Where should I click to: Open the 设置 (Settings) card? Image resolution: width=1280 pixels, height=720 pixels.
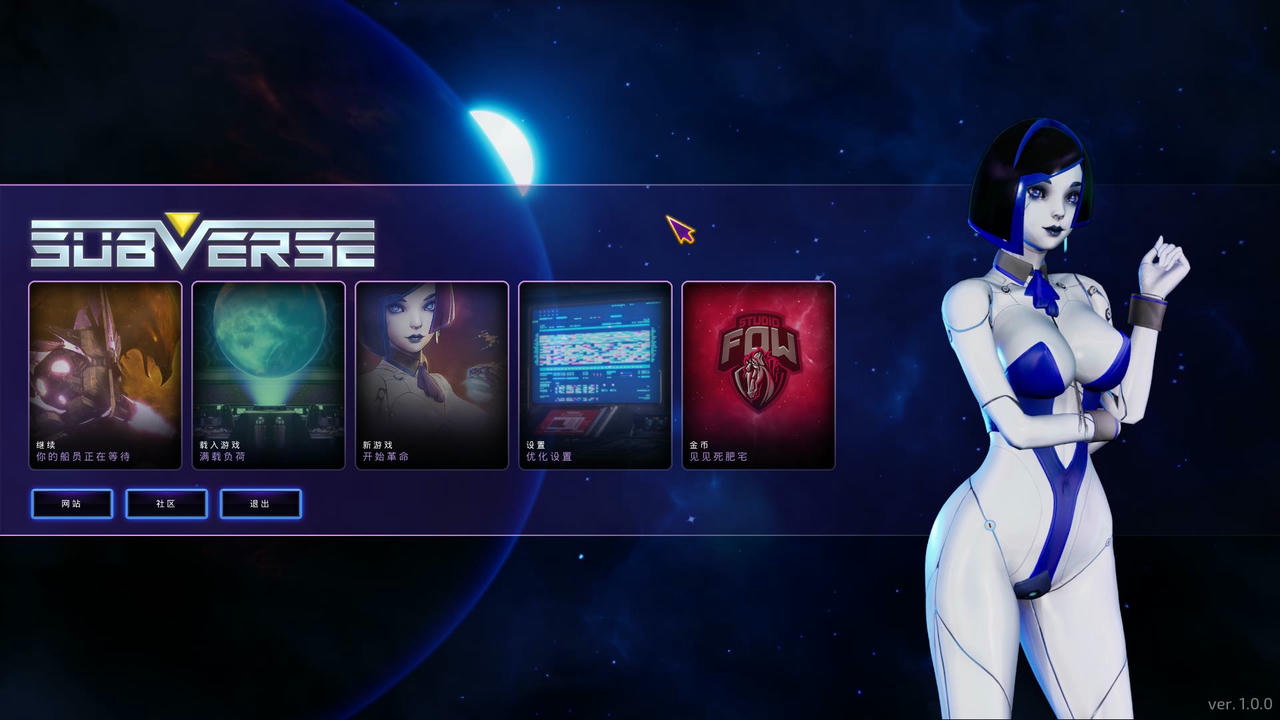[595, 375]
